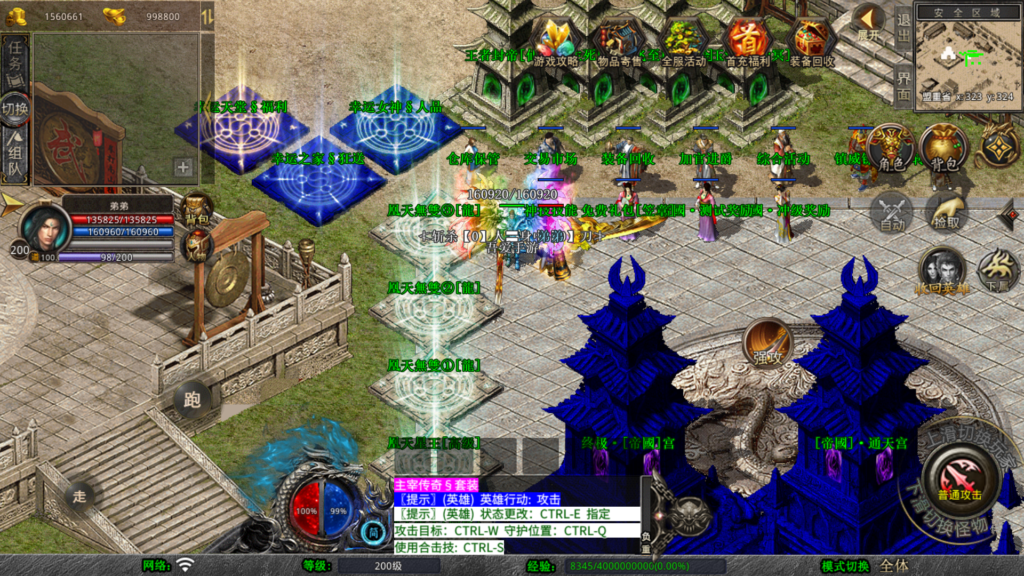Click the 展开 expand arrow button
Viewport: 1024px width, 576px height.
pos(868,22)
